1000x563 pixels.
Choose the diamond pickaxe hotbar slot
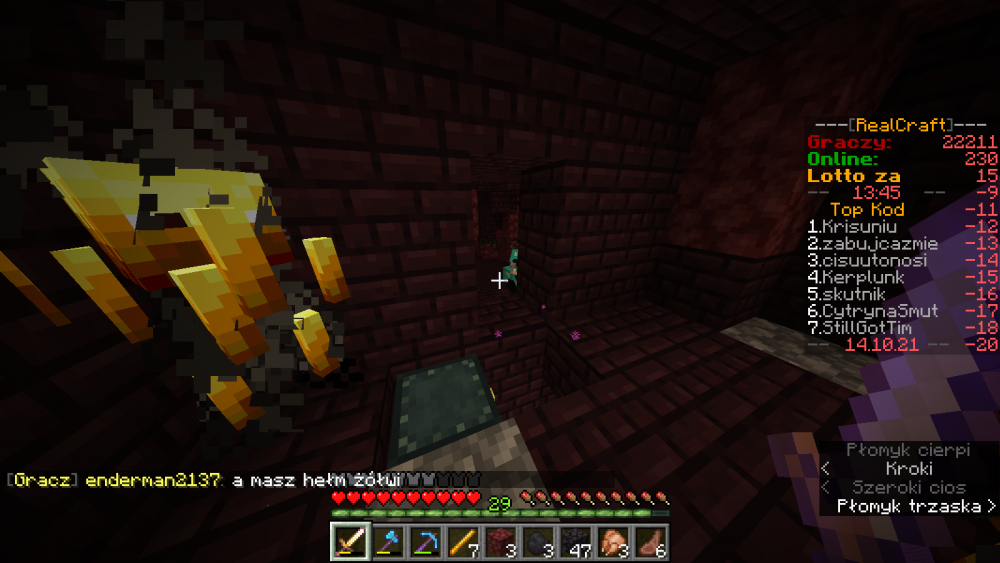tap(425, 542)
